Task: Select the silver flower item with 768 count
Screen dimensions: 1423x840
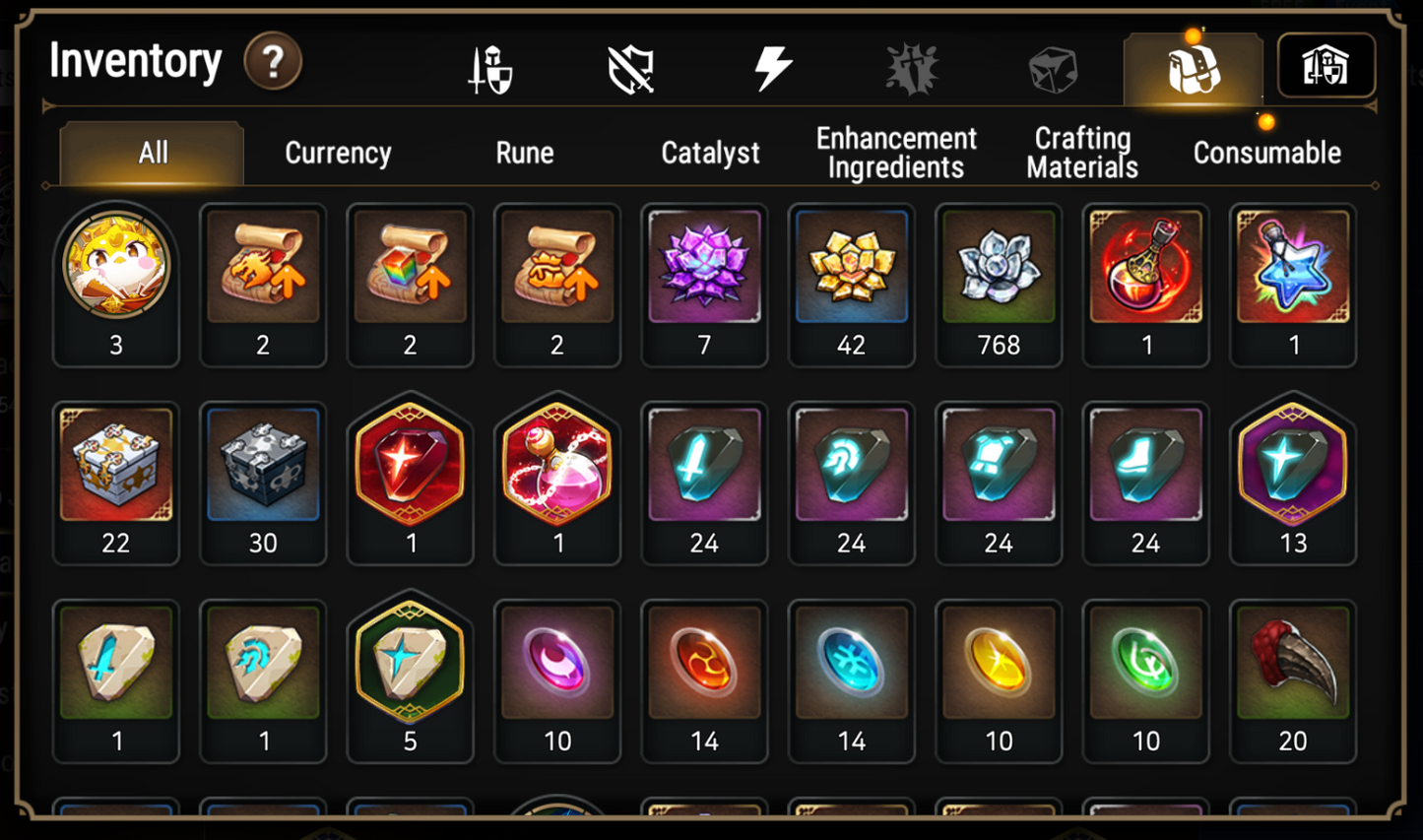Action: click(999, 268)
